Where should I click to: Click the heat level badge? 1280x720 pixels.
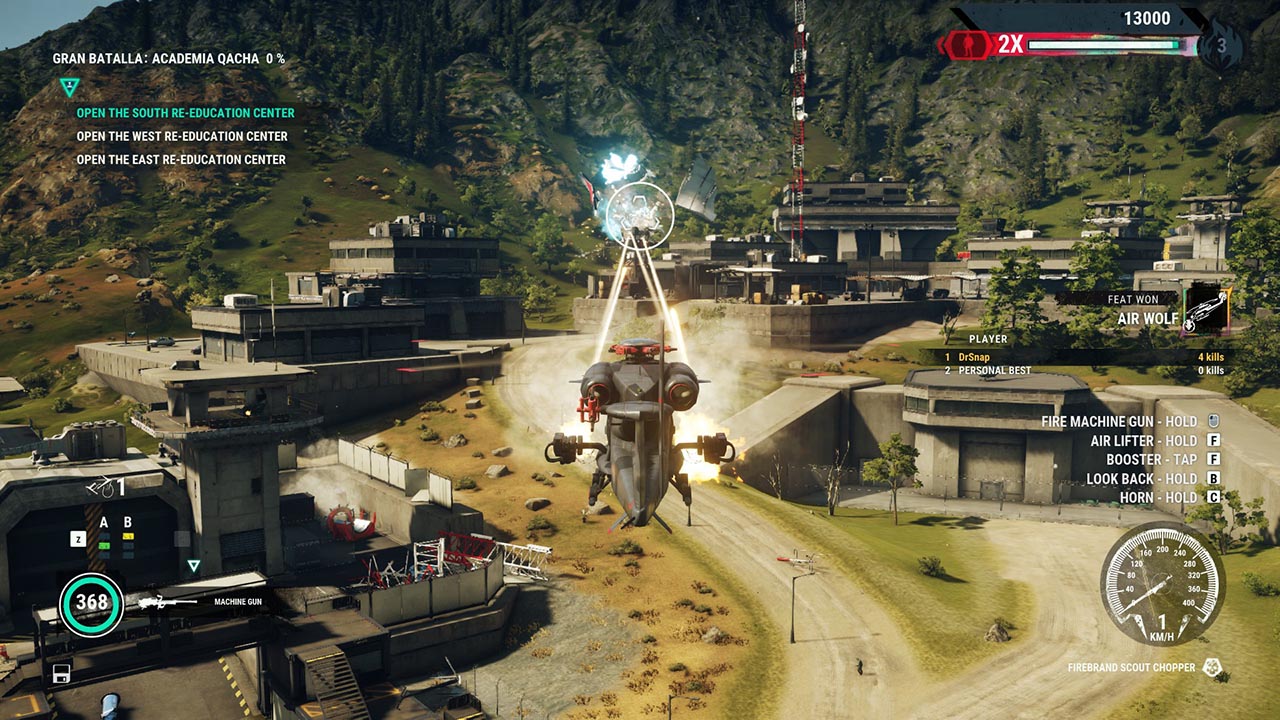tap(1221, 46)
